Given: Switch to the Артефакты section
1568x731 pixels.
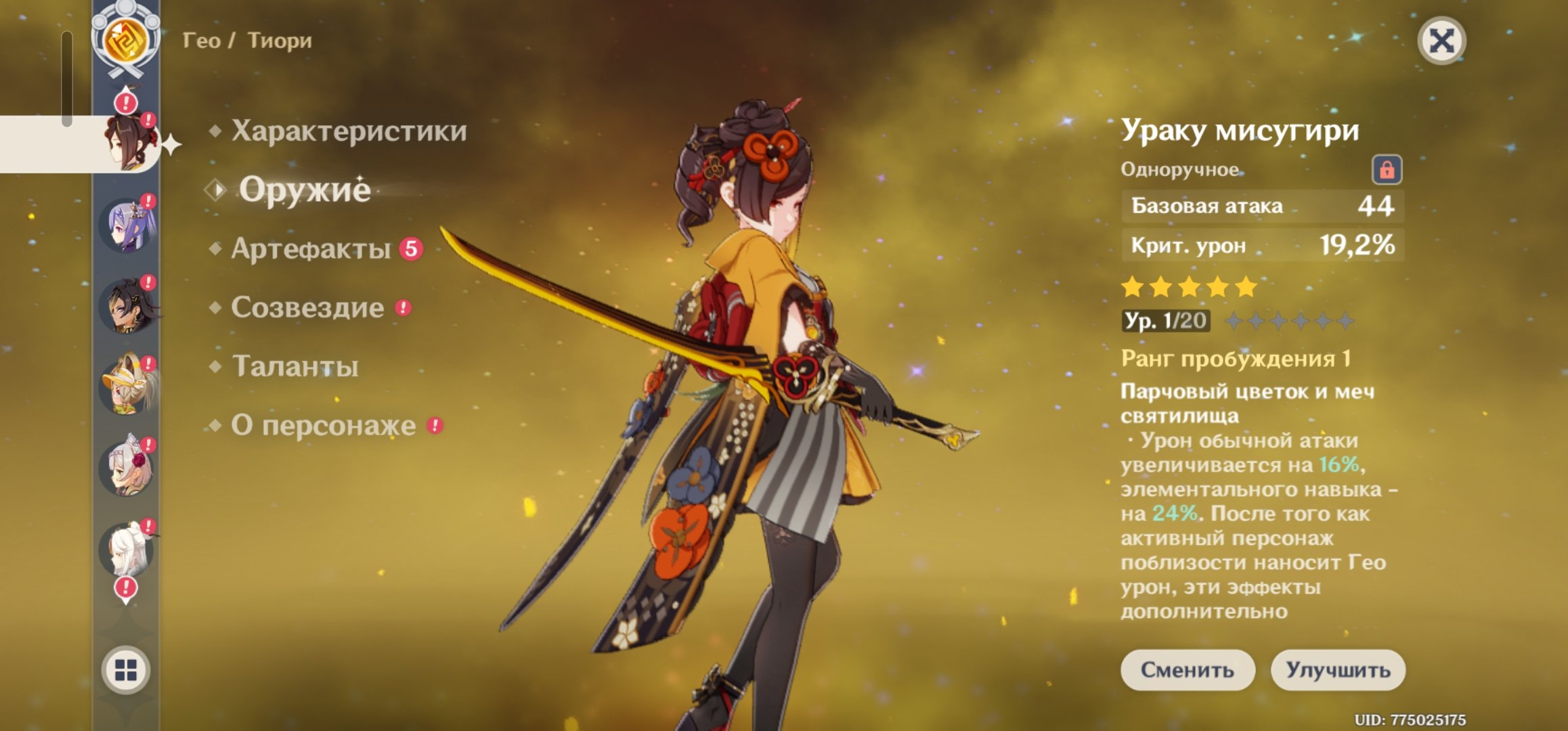Looking at the screenshot, I should pyautogui.click(x=311, y=249).
